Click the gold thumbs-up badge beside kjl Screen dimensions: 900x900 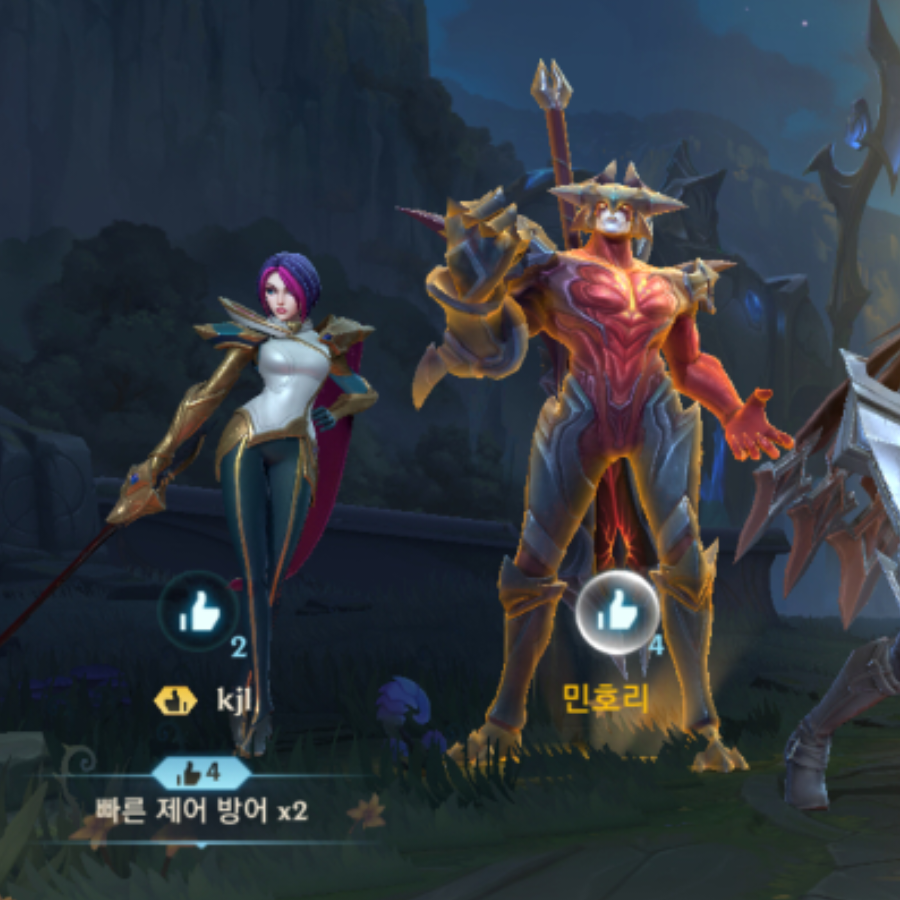175,700
